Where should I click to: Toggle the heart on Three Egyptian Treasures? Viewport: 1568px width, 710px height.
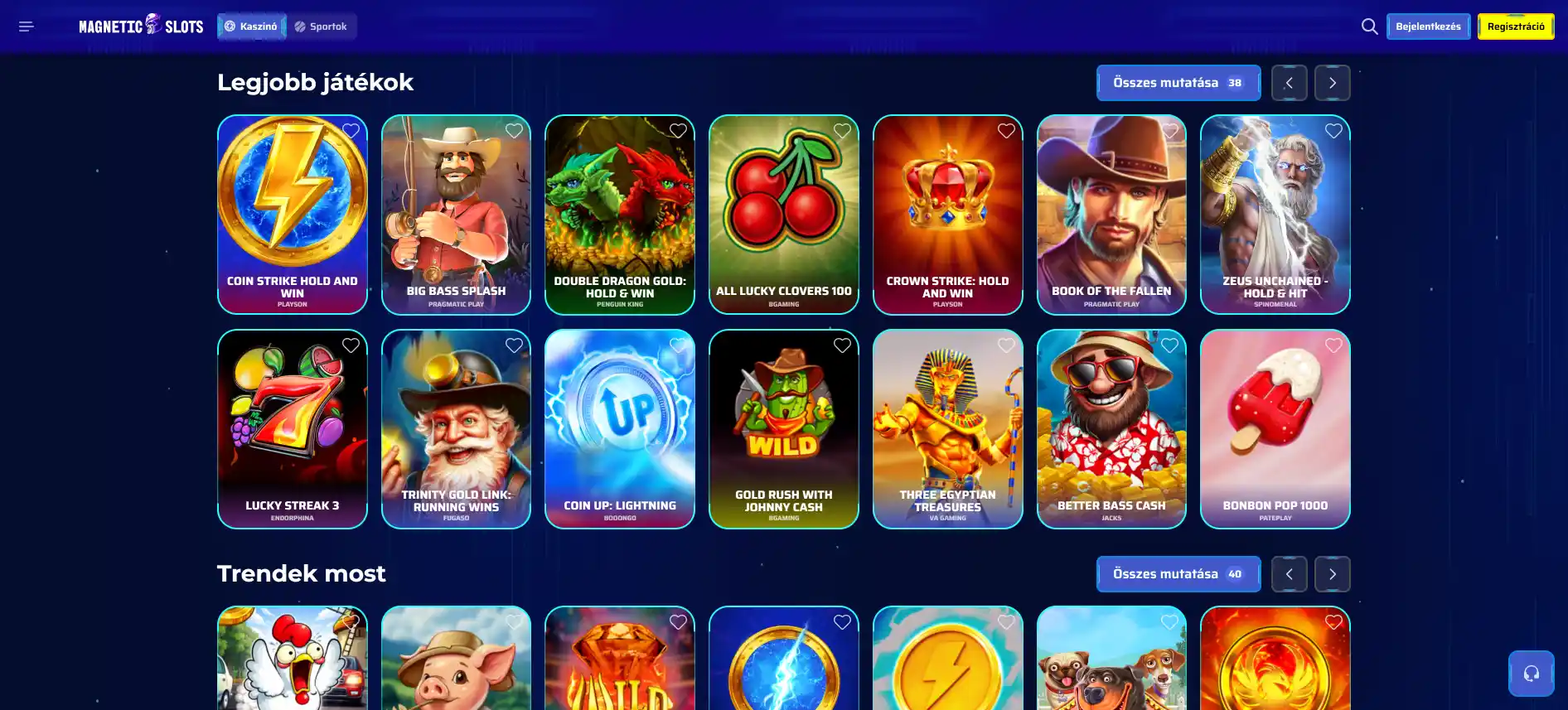[x=1006, y=345]
